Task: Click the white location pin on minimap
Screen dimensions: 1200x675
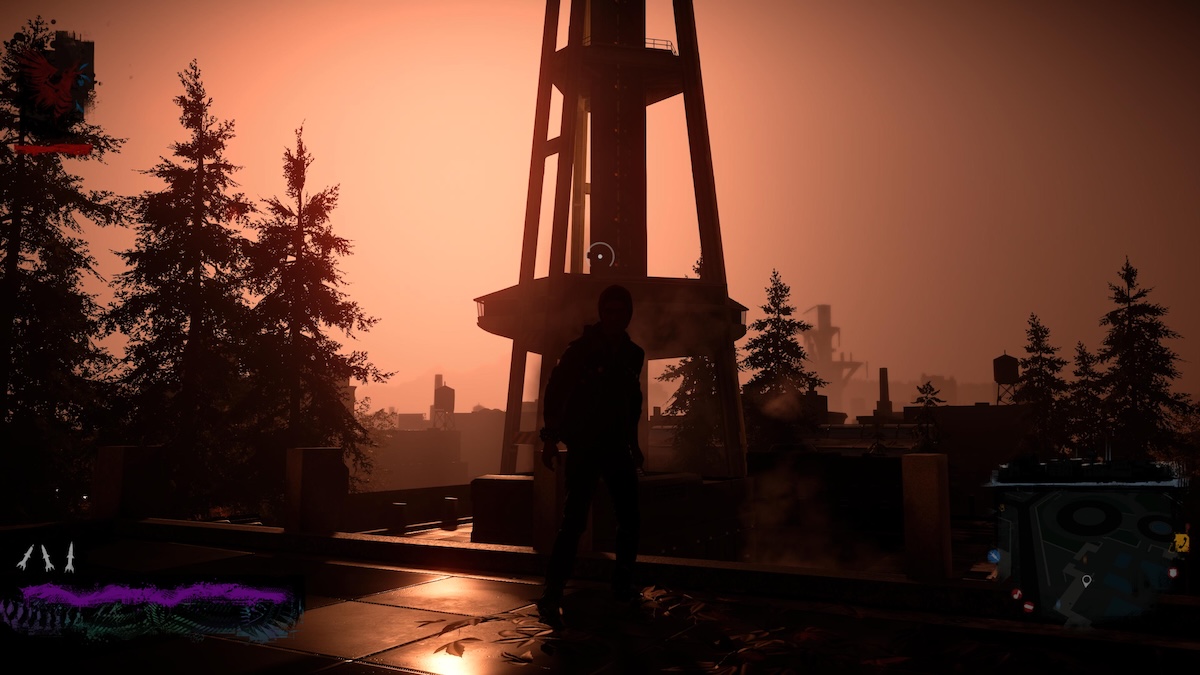Action: coord(1086,581)
